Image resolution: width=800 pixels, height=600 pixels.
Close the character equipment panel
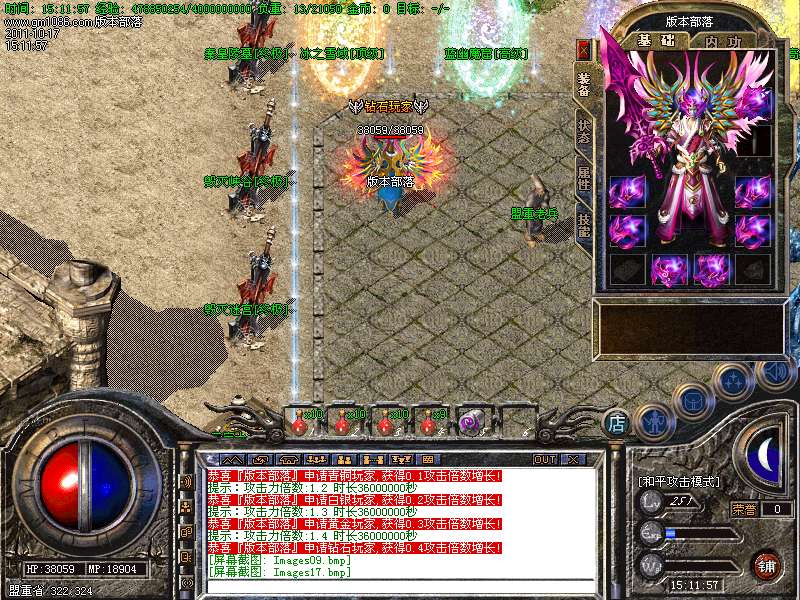[584, 49]
